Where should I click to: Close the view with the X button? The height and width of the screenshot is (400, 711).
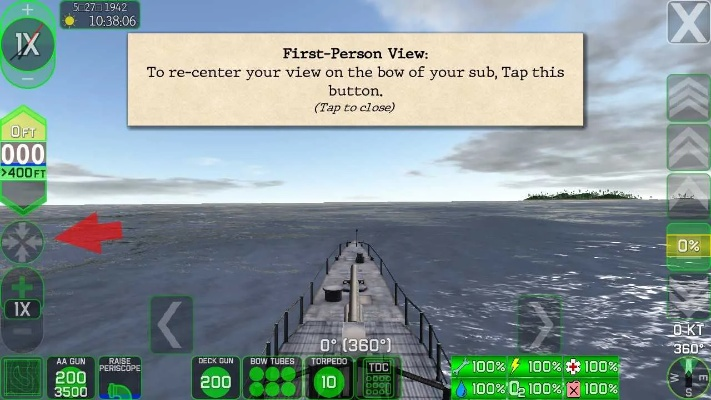689,23
